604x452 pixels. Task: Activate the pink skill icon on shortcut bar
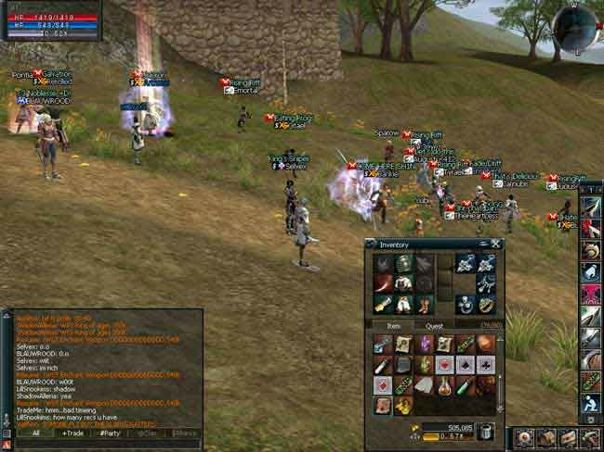click(x=590, y=293)
